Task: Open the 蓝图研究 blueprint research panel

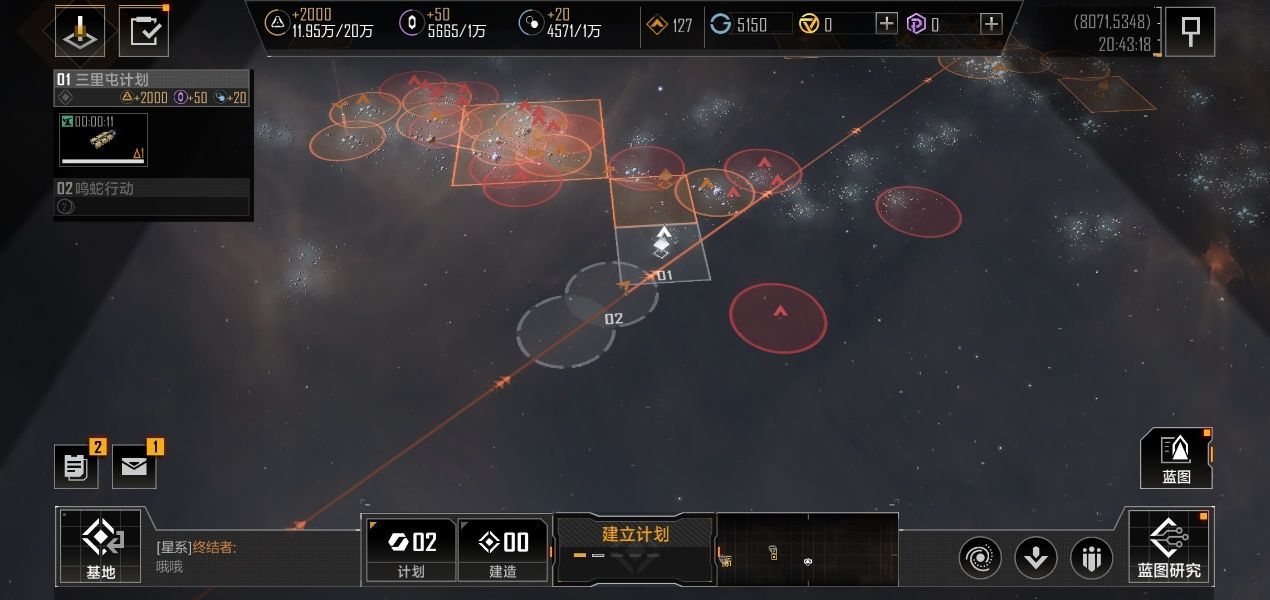Action: (1168, 545)
